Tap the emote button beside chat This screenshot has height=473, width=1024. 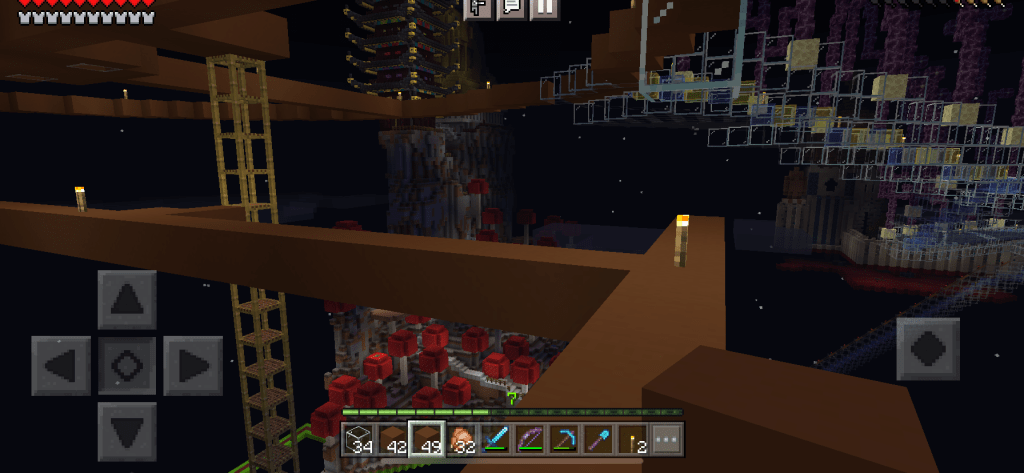(477, 8)
